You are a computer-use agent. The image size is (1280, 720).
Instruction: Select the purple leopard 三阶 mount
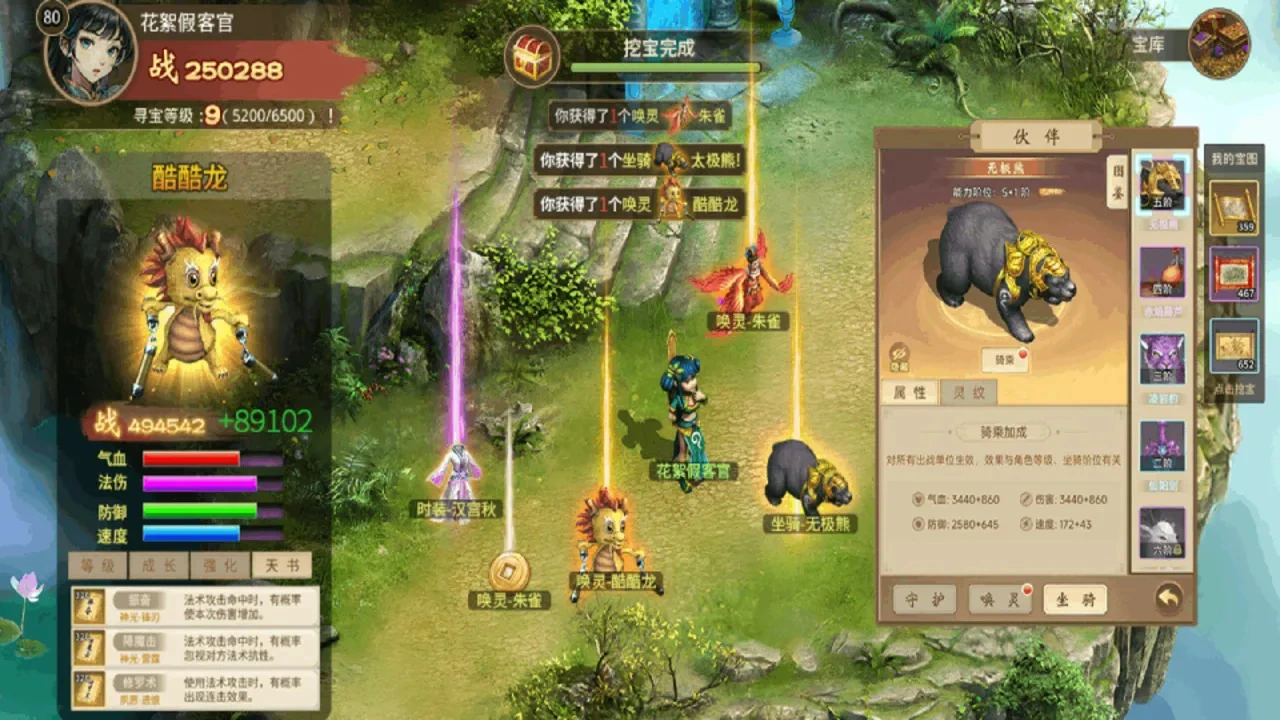pos(1162,360)
